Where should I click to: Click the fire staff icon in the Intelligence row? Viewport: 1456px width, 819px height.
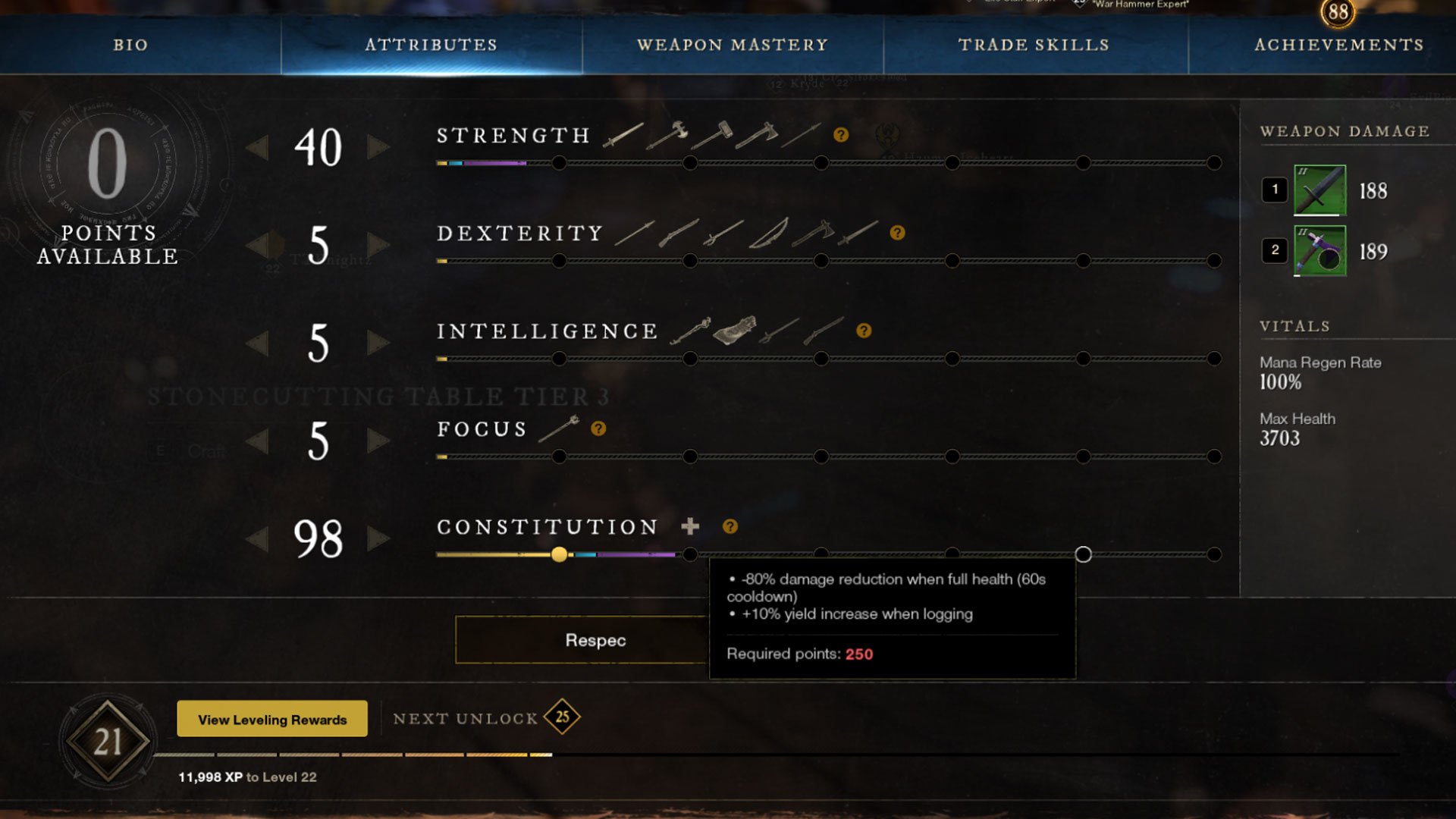tap(690, 331)
